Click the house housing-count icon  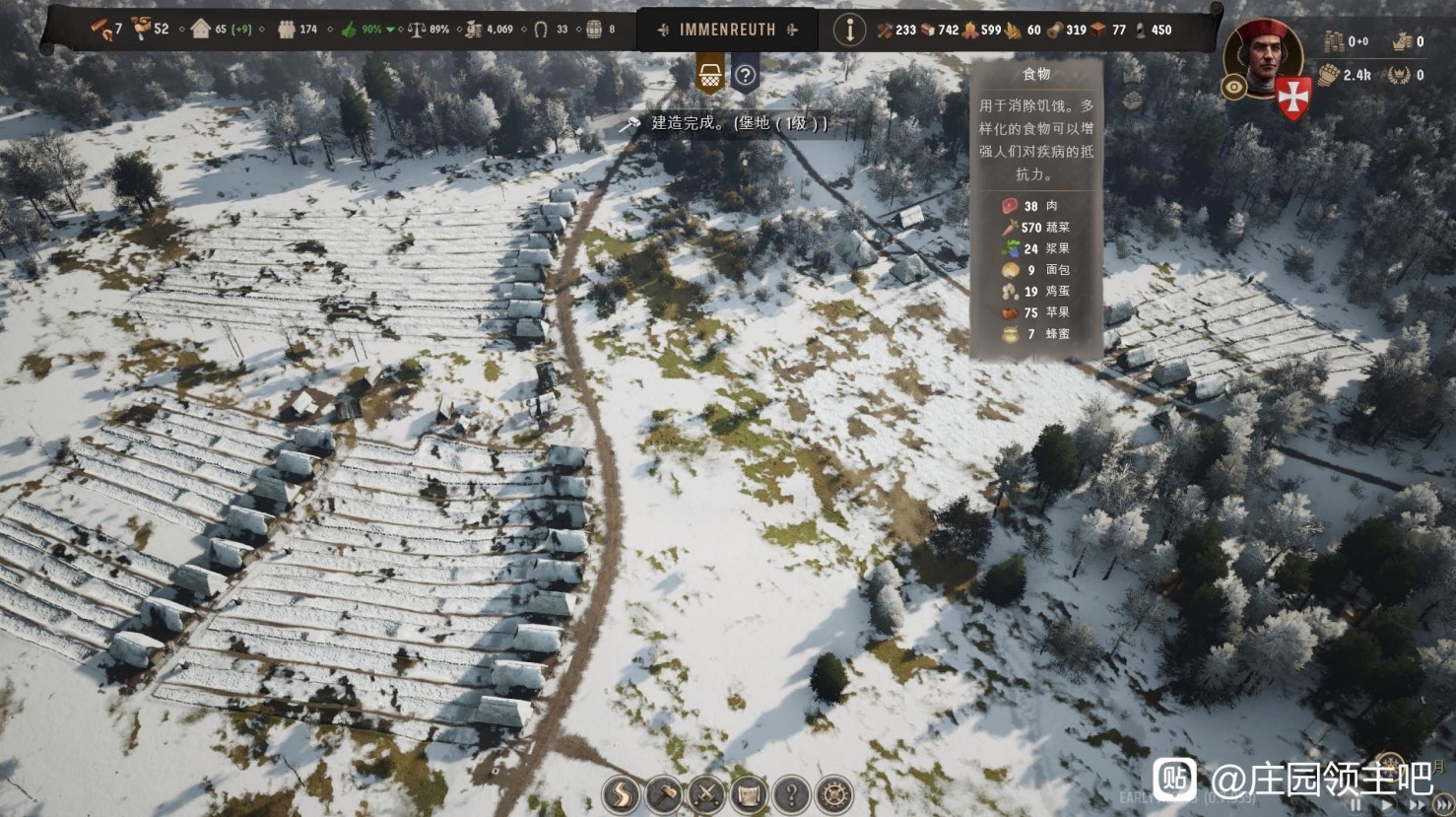pos(201,29)
